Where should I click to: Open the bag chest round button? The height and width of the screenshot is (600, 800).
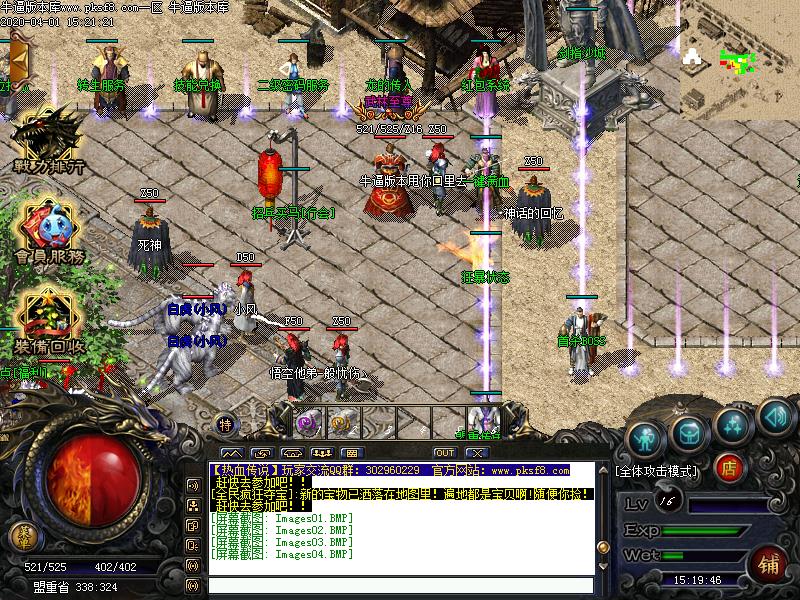pyautogui.click(x=690, y=431)
